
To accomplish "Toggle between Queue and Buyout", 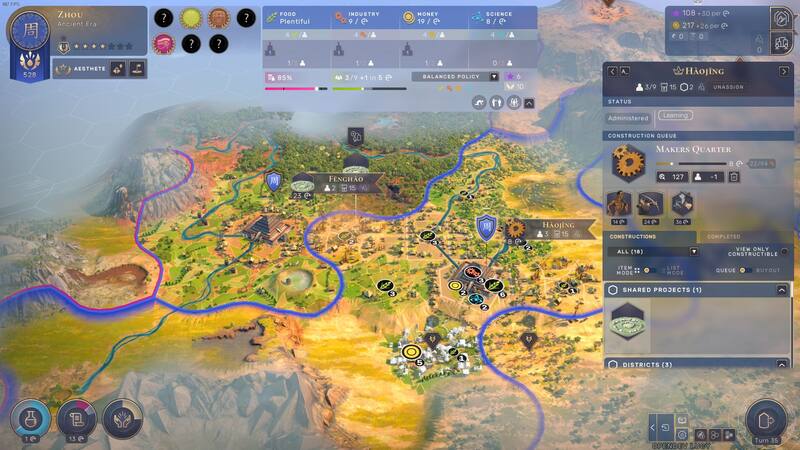I will 743,270.
